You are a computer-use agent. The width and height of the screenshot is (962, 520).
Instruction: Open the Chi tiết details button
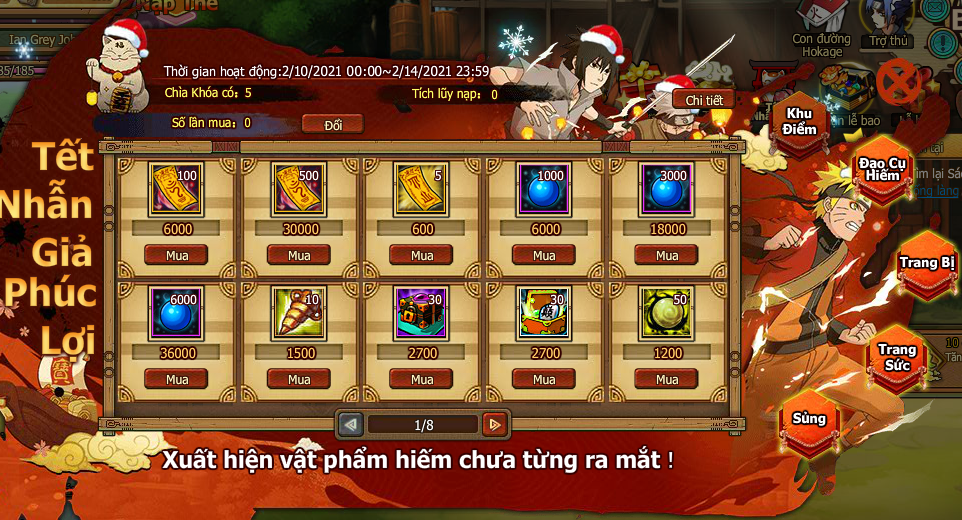point(703,100)
